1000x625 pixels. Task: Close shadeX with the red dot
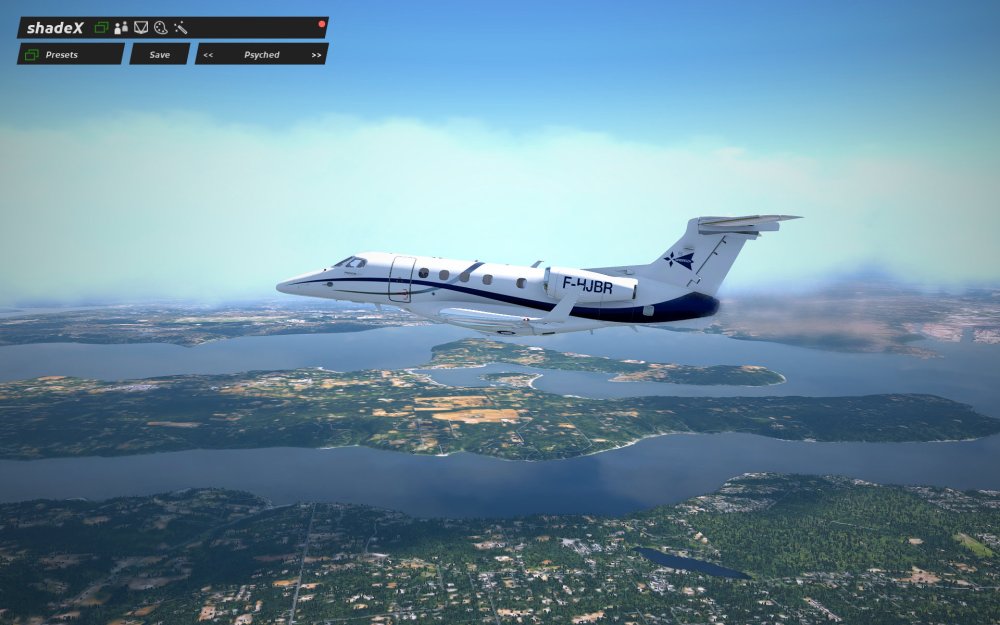click(321, 23)
